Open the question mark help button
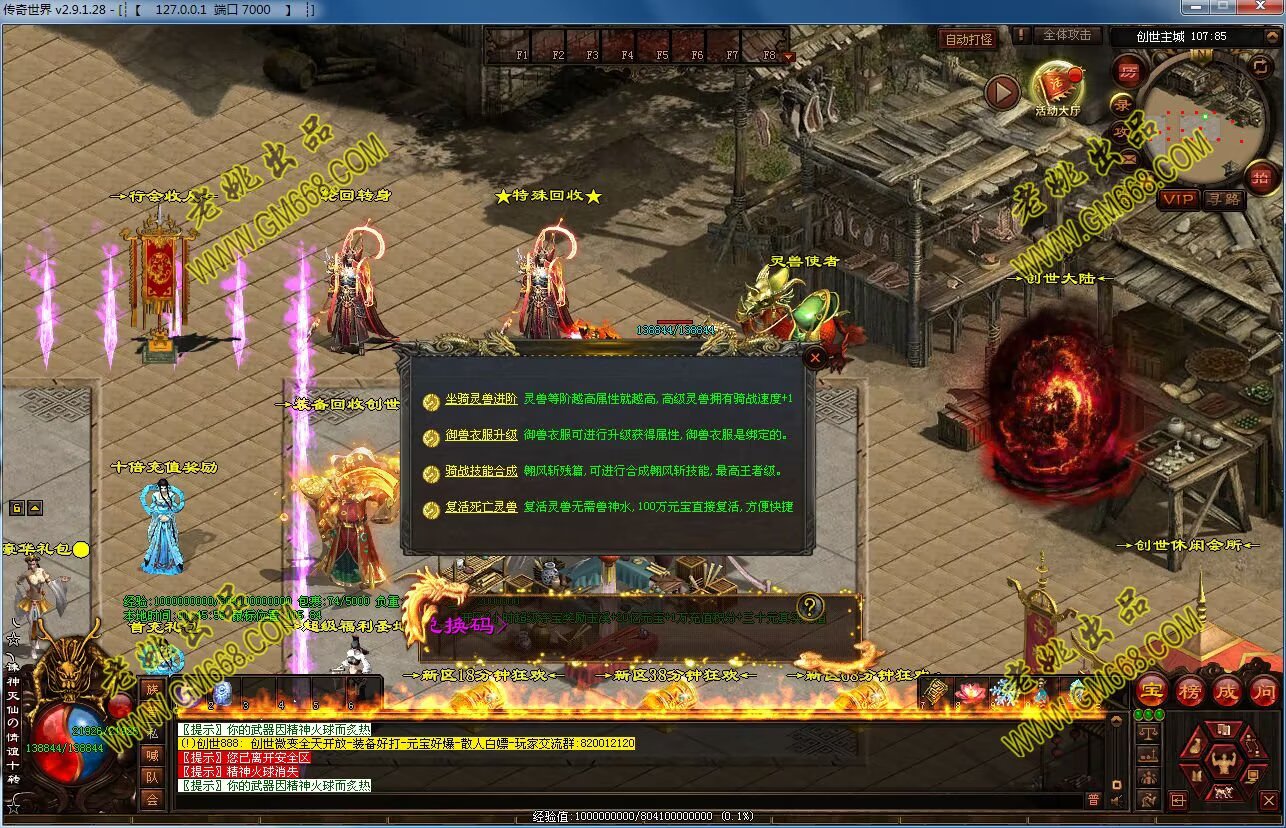Viewport: 1286px width, 828px height. pyautogui.click(x=810, y=606)
